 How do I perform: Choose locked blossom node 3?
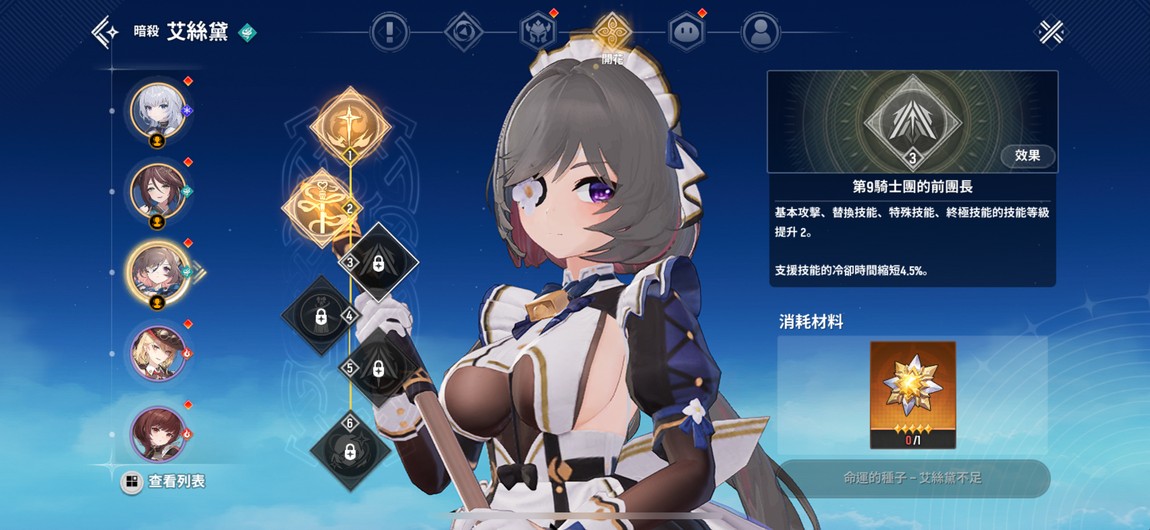tap(378, 262)
